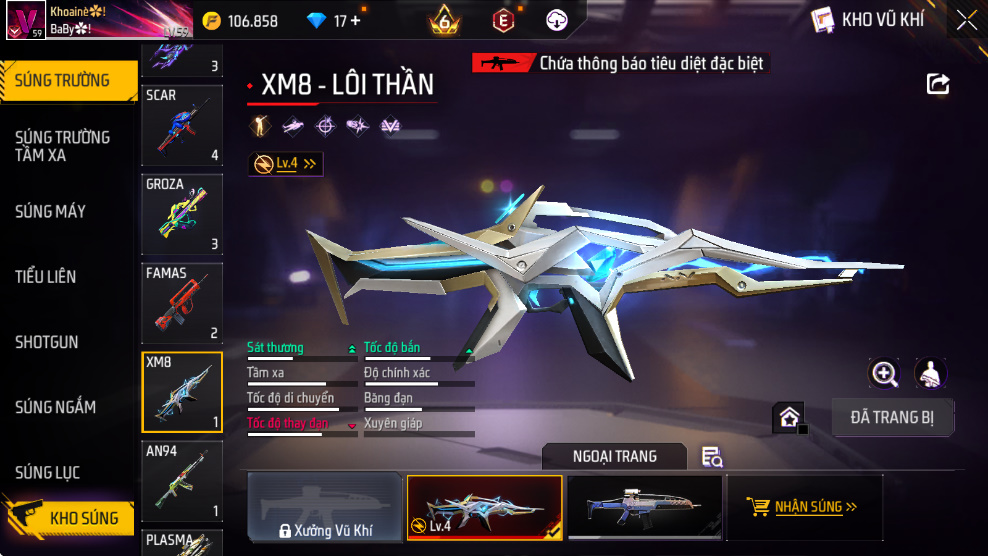Zoom in with the magnifier icon
988x556 pixels.
click(x=884, y=374)
